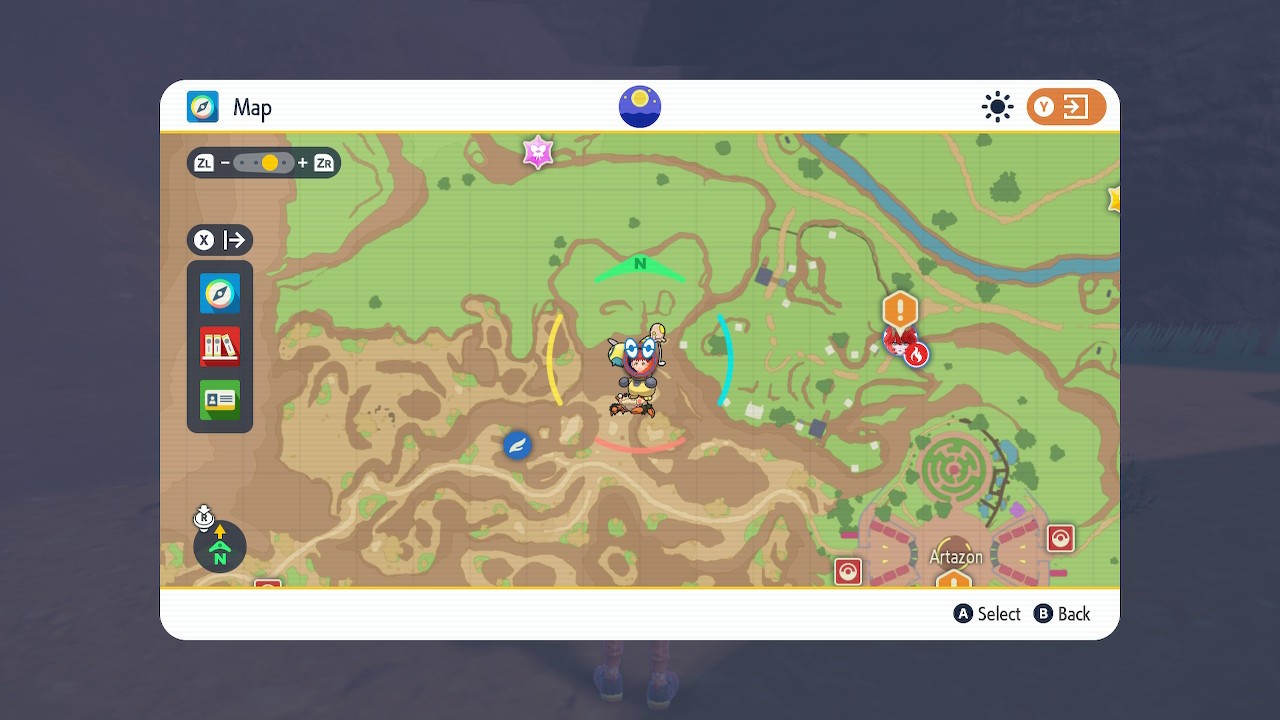Image resolution: width=1280 pixels, height=720 pixels.
Task: Click the blue feather item marker
Action: (516, 445)
